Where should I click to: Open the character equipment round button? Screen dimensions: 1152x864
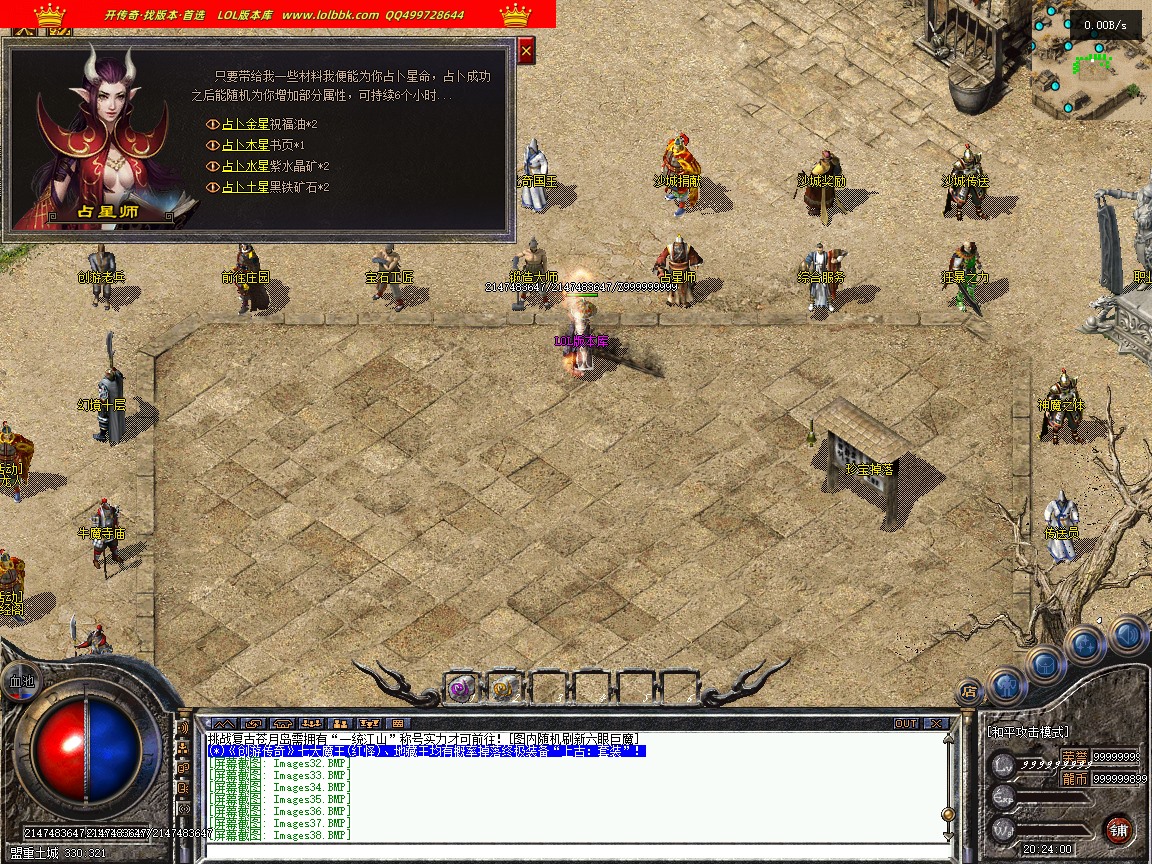click(x=1007, y=686)
